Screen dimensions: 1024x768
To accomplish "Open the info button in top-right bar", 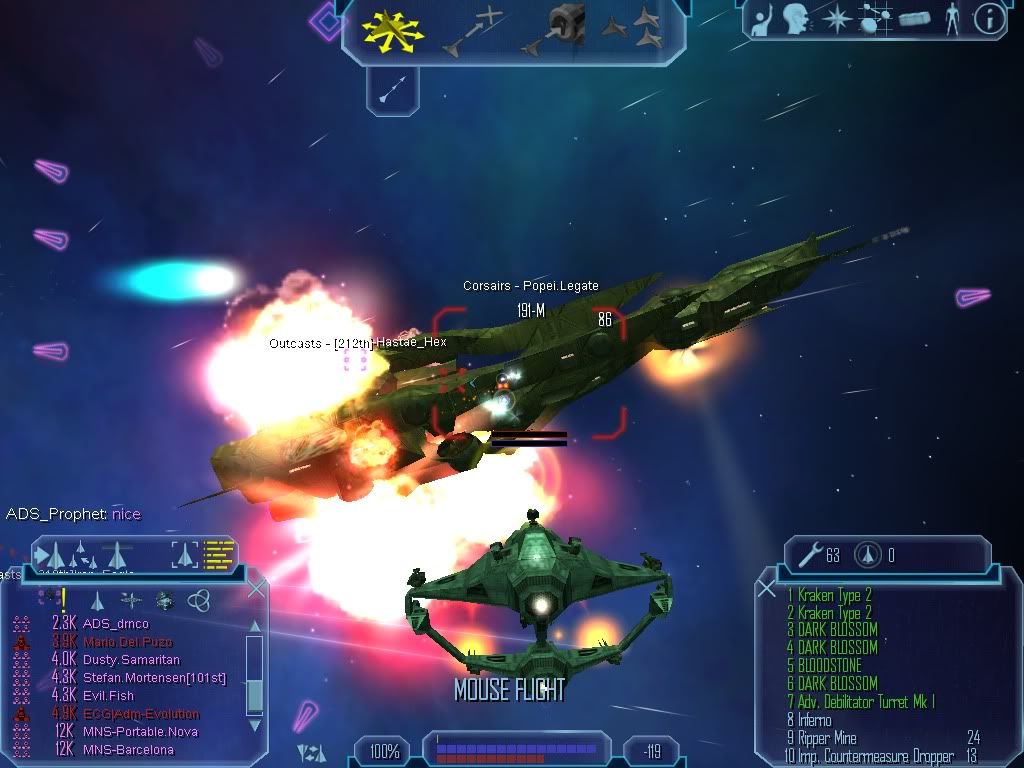I will coord(989,19).
